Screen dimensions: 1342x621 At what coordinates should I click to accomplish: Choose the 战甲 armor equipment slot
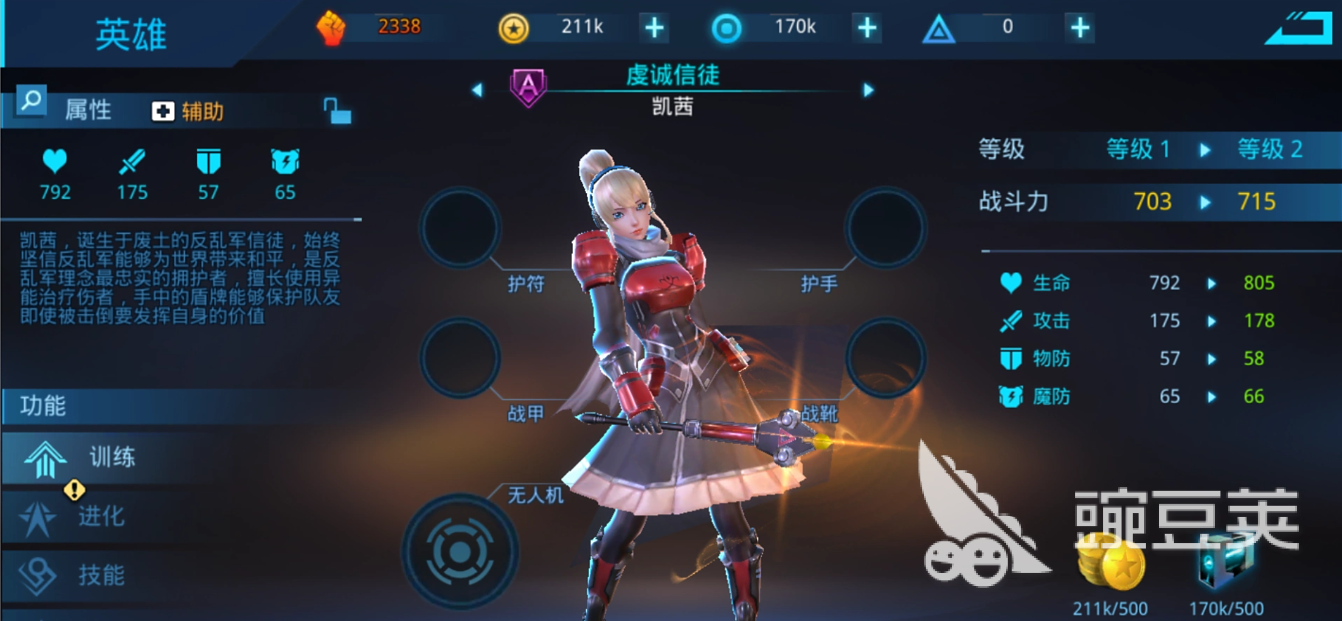[460, 357]
